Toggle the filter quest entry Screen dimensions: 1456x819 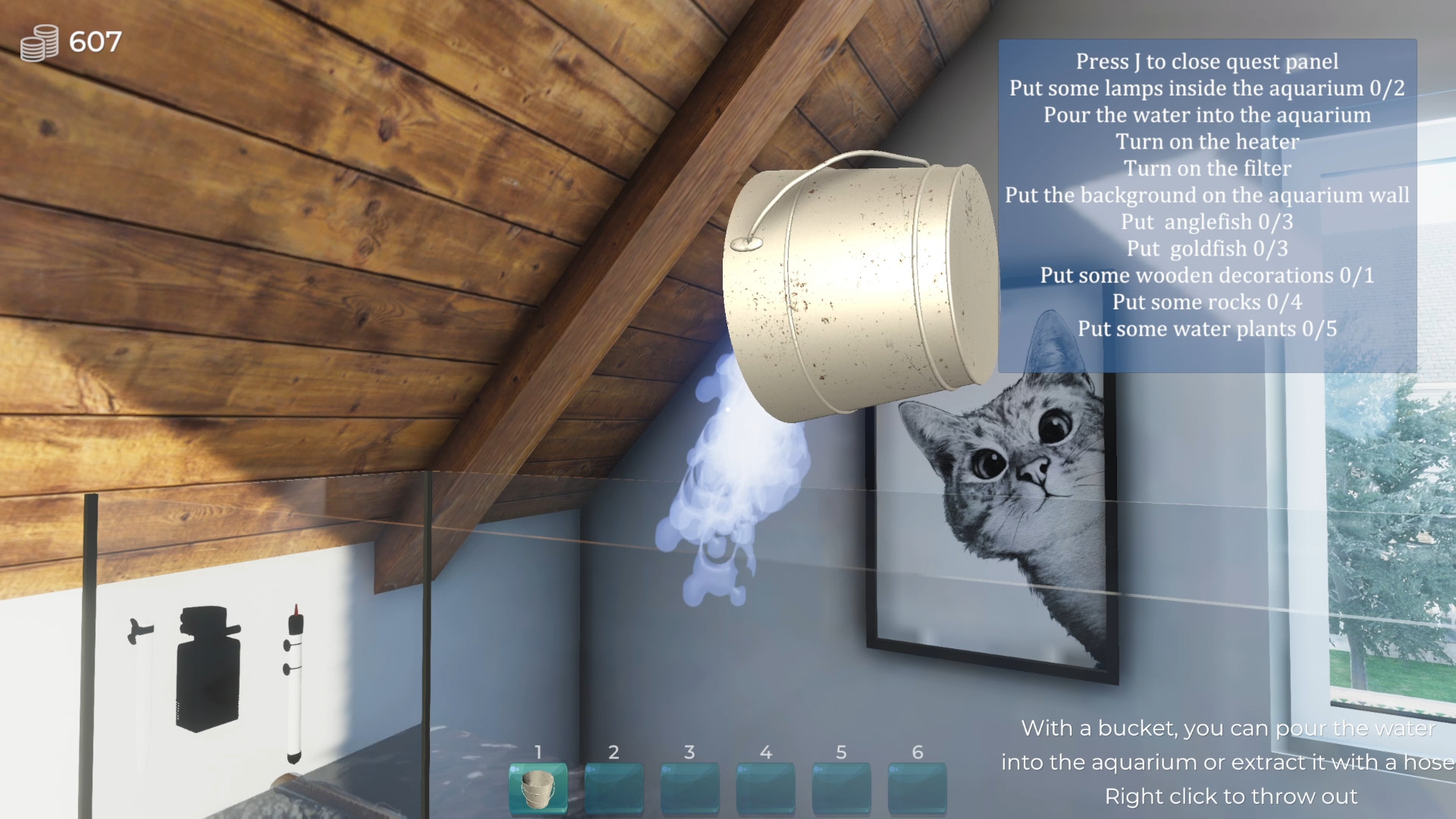pos(1206,168)
